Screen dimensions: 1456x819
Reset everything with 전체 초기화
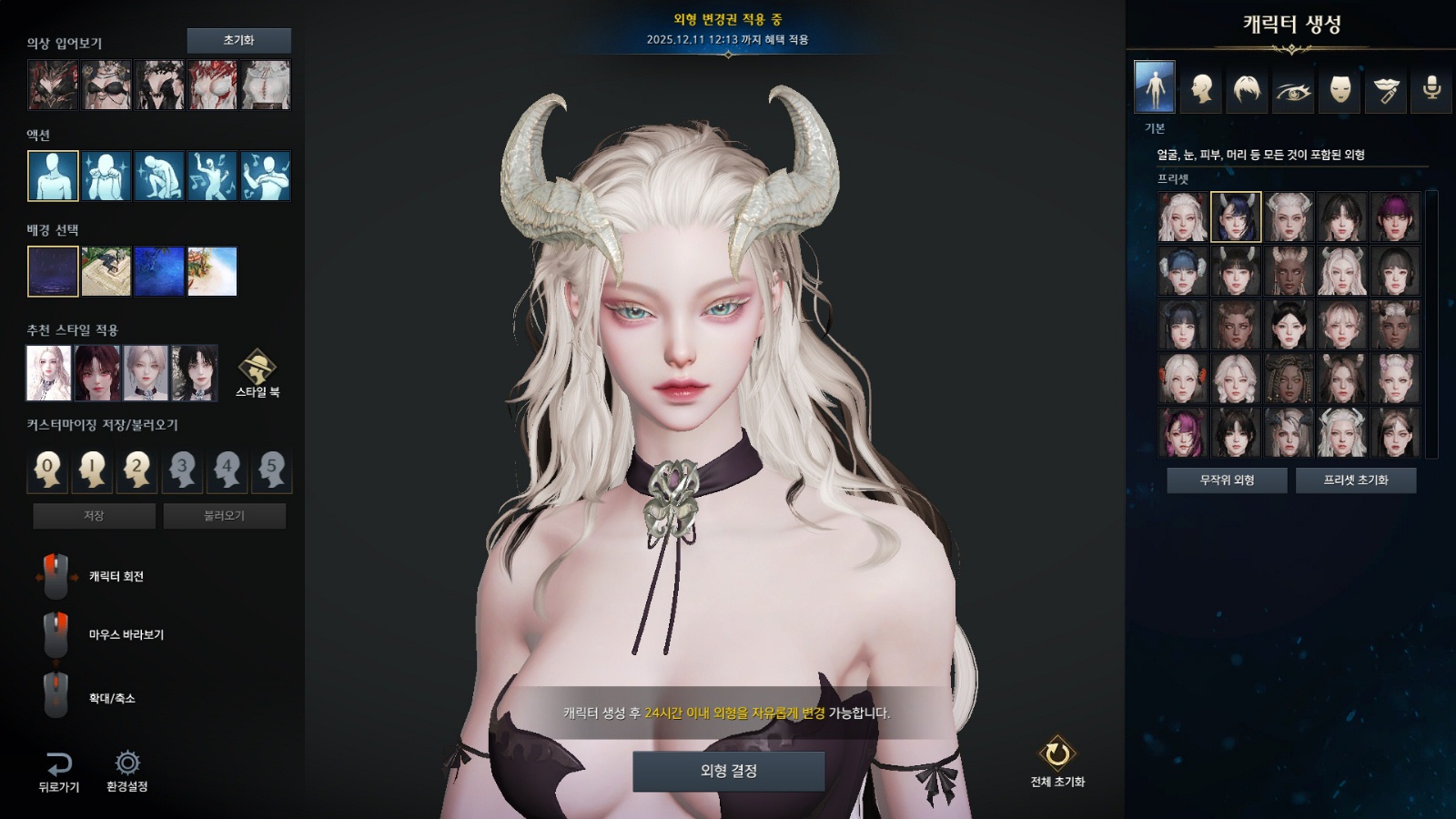(x=1057, y=762)
